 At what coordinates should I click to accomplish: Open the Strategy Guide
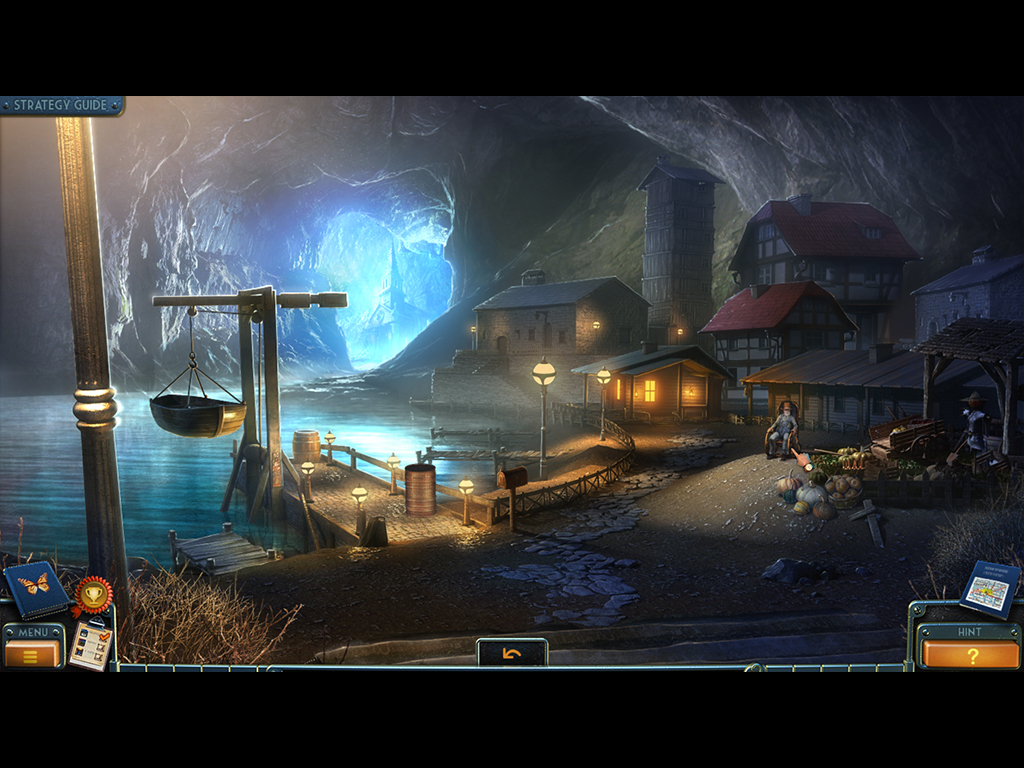[61, 105]
